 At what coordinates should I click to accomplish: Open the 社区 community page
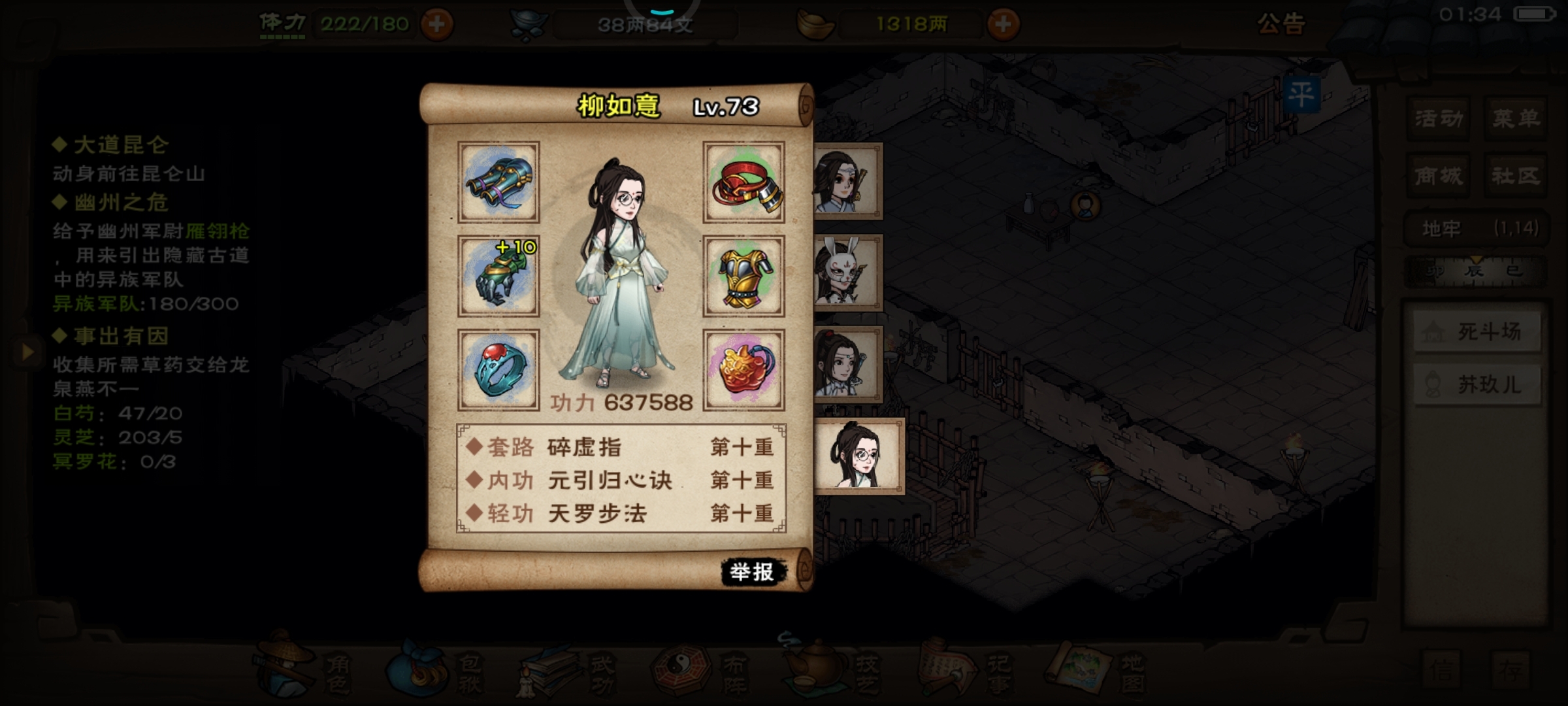1516,176
